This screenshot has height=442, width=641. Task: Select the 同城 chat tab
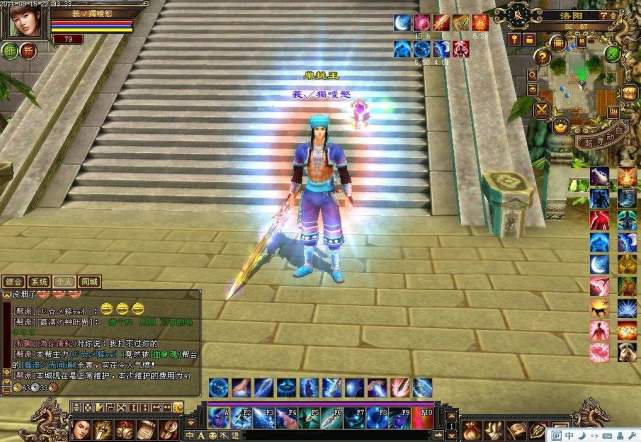[x=90, y=281]
